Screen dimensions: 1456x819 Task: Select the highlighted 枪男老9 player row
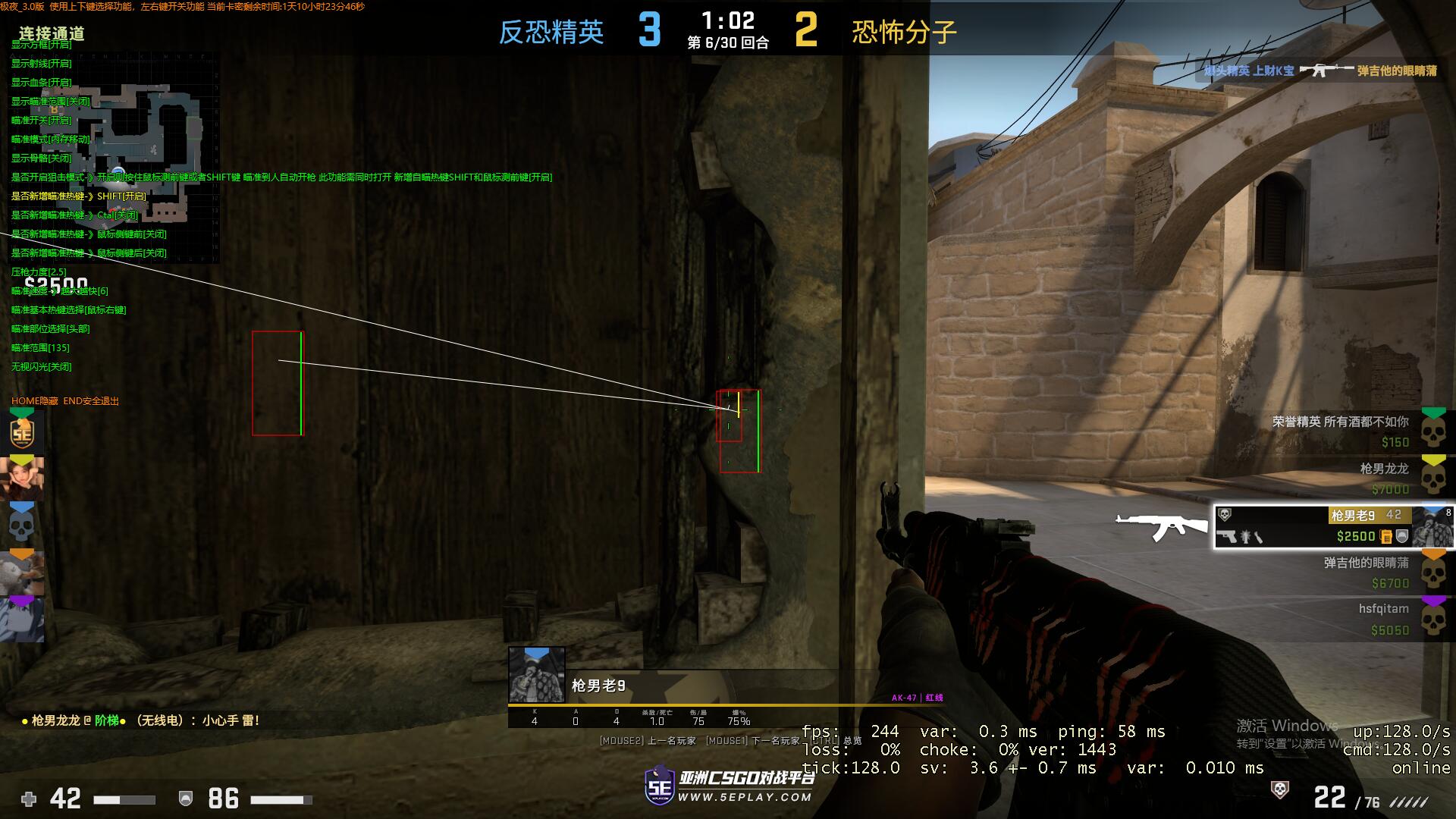pyautogui.click(x=1333, y=526)
